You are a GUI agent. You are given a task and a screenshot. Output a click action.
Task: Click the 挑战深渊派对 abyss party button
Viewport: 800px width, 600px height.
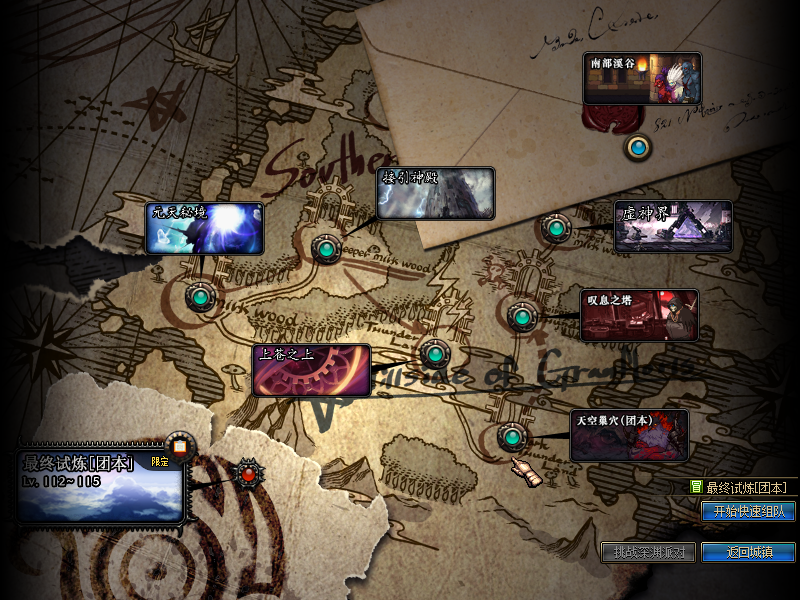click(648, 552)
